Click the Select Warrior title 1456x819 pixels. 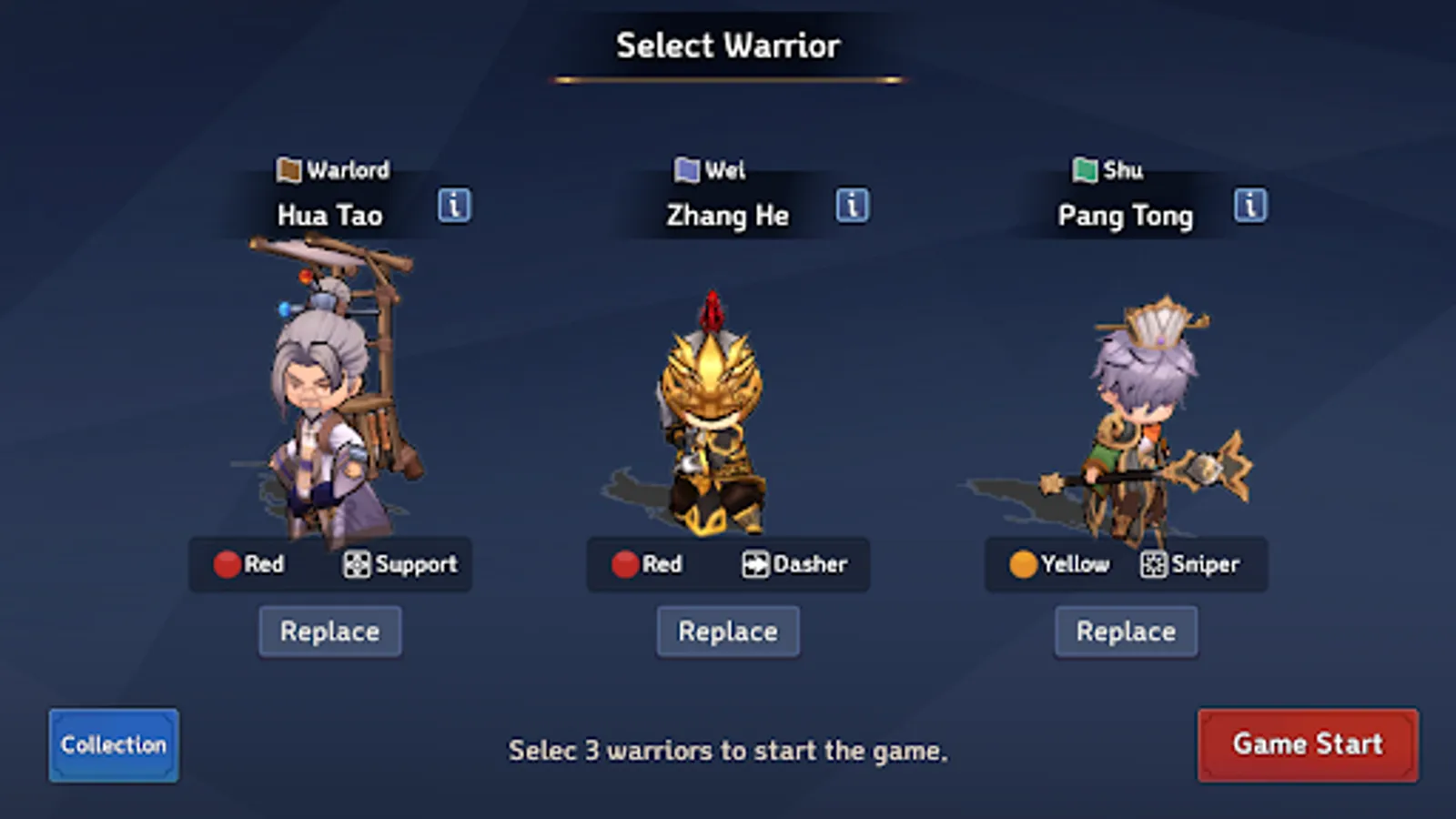pos(728,45)
